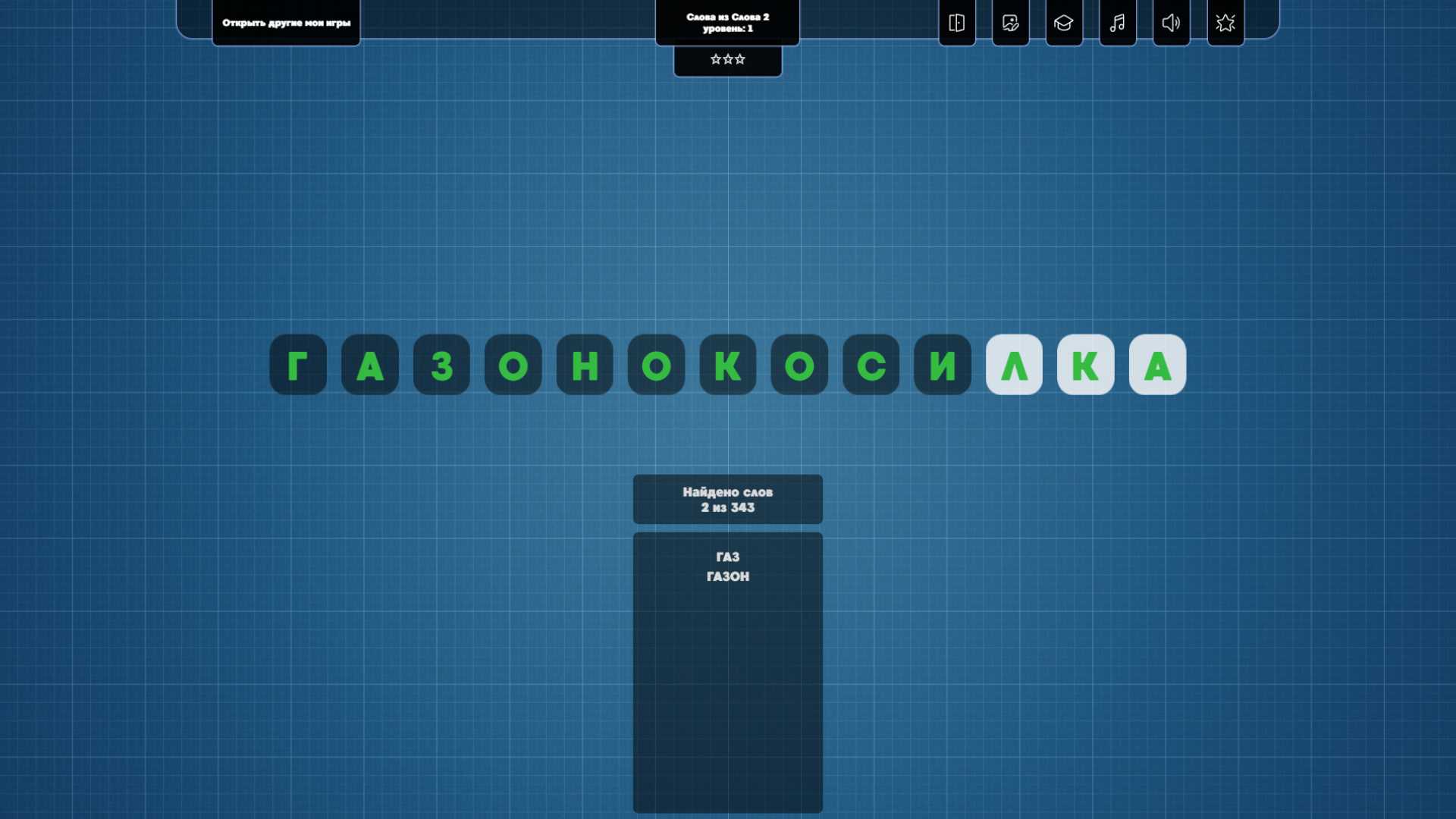The height and width of the screenshot is (819, 1456).
Task: Click the found word ГАЗОН
Action: [x=727, y=576]
